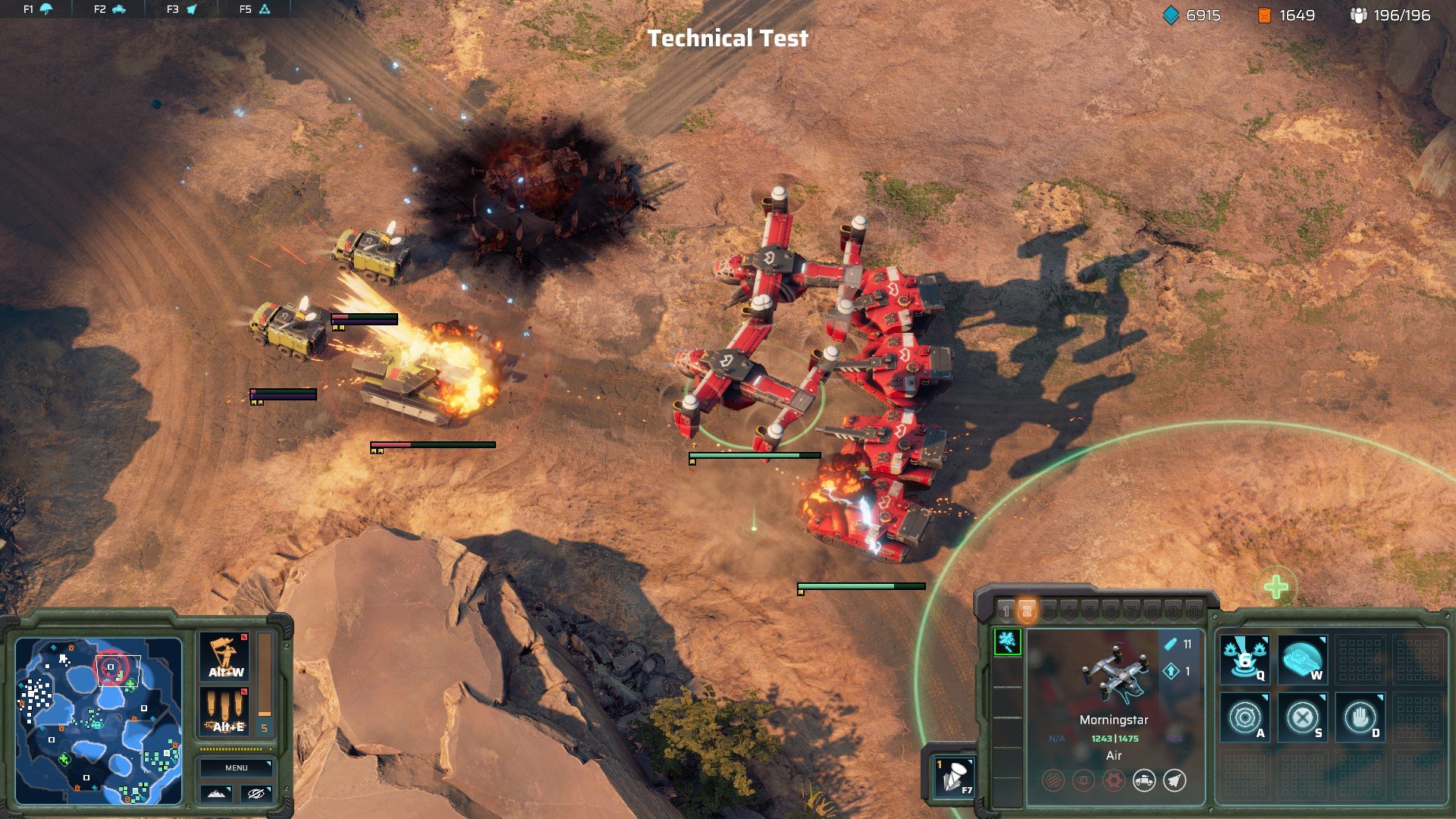Toggle the crossed-out eye visibility button
The width and height of the screenshot is (1456, 819).
[256, 793]
